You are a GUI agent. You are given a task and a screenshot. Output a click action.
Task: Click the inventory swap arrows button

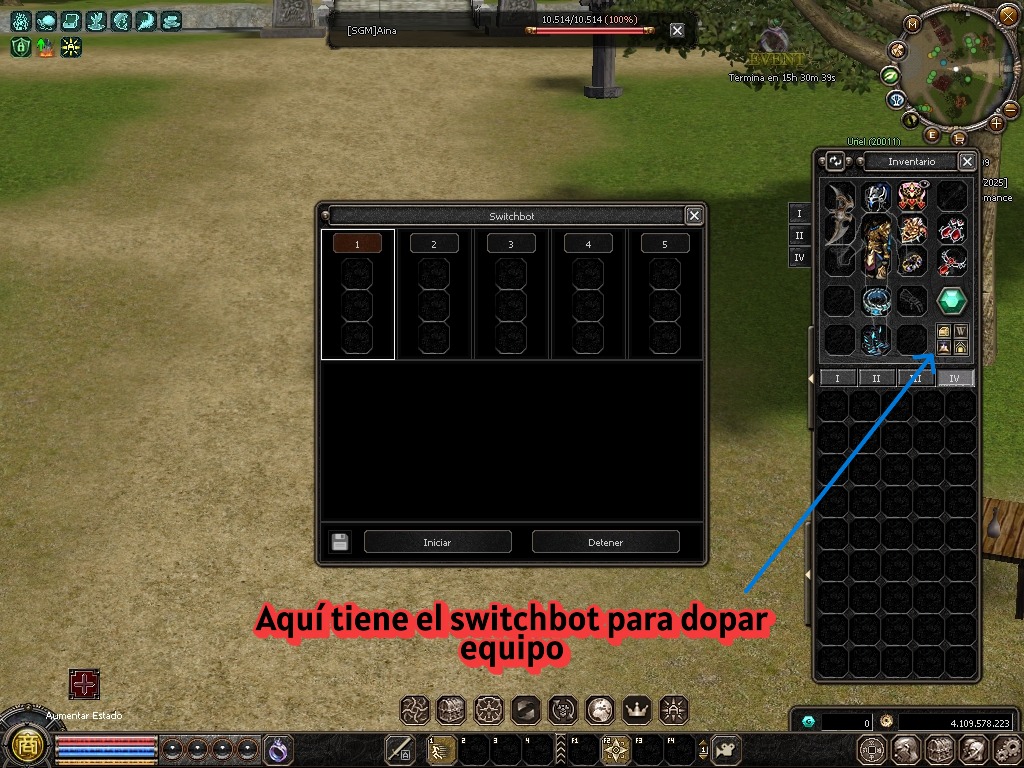(836, 161)
